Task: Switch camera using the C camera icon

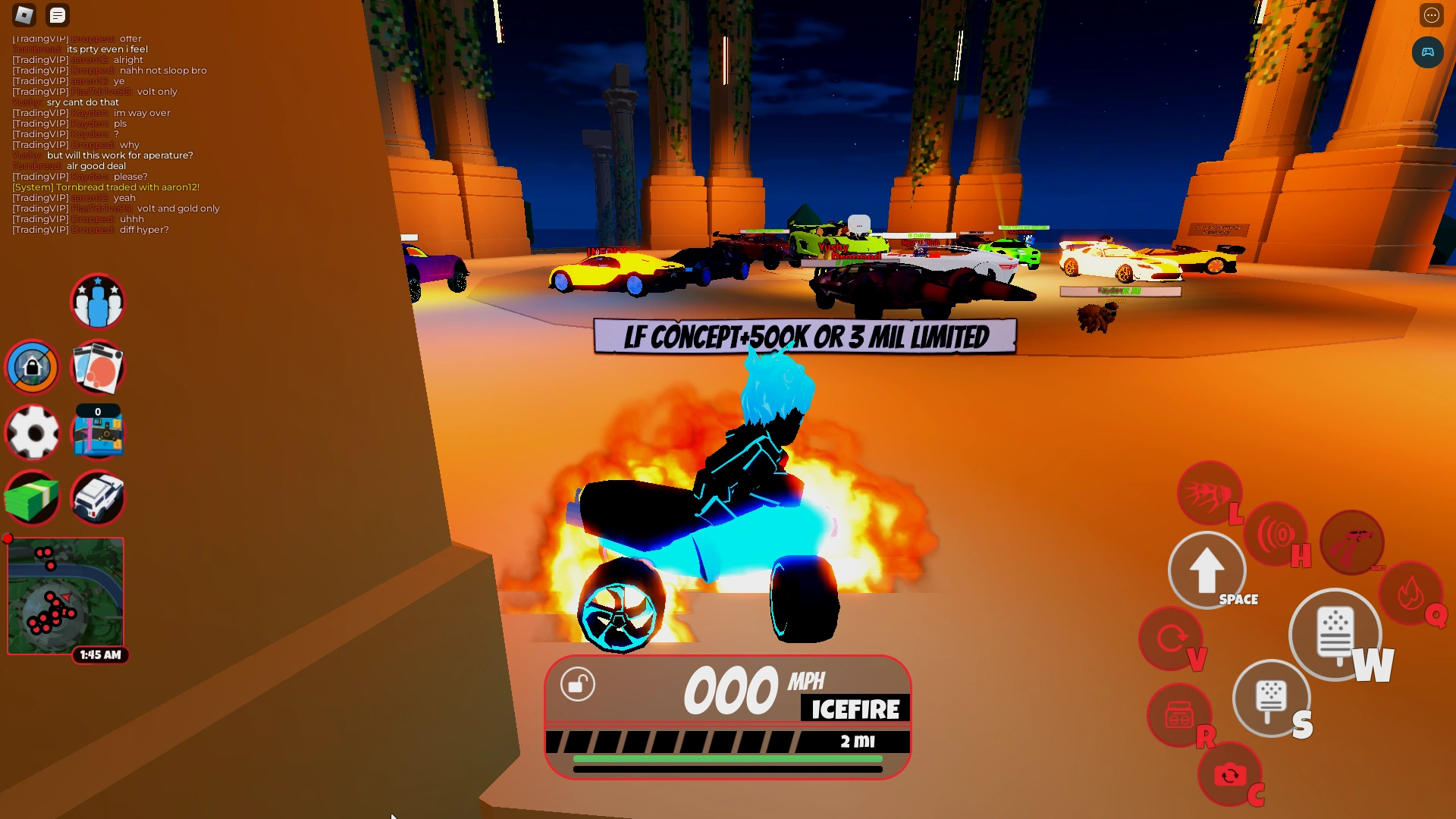Action: [x=1228, y=773]
